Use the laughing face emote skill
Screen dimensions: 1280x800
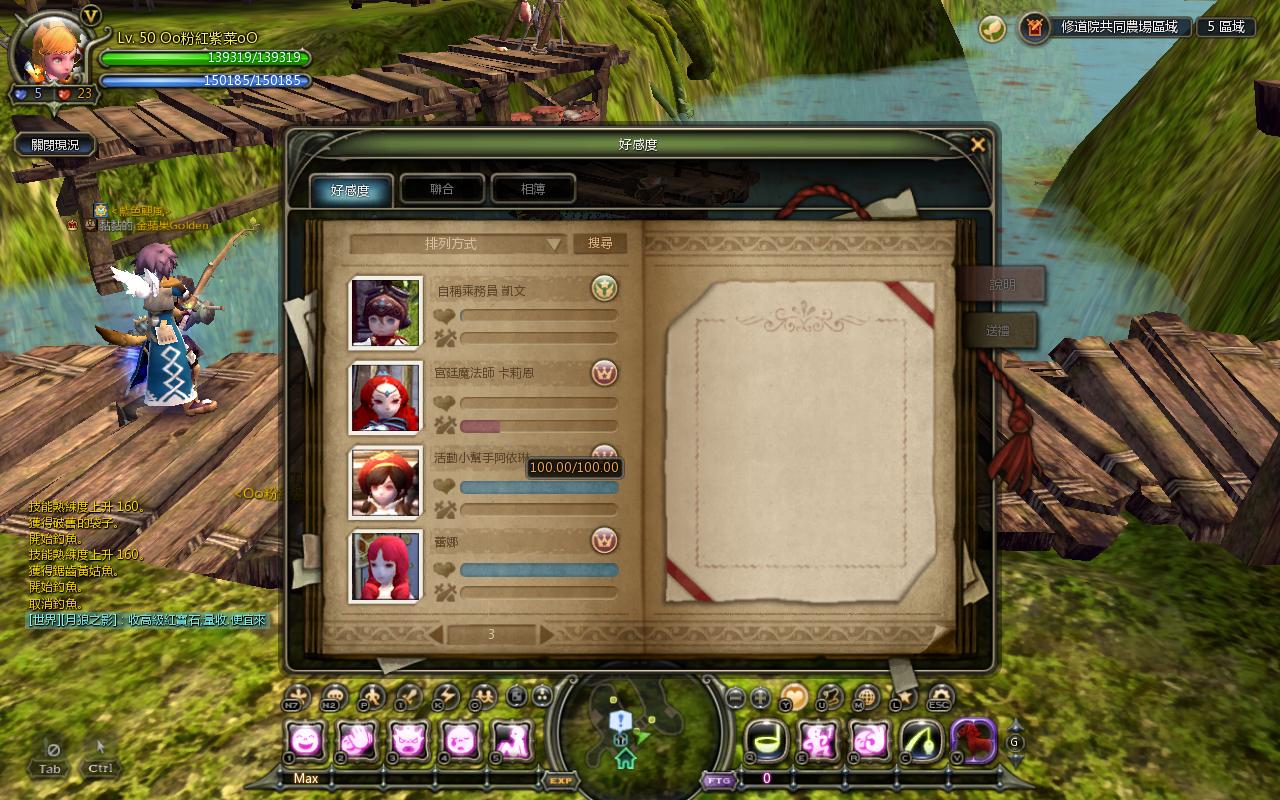(x=305, y=741)
